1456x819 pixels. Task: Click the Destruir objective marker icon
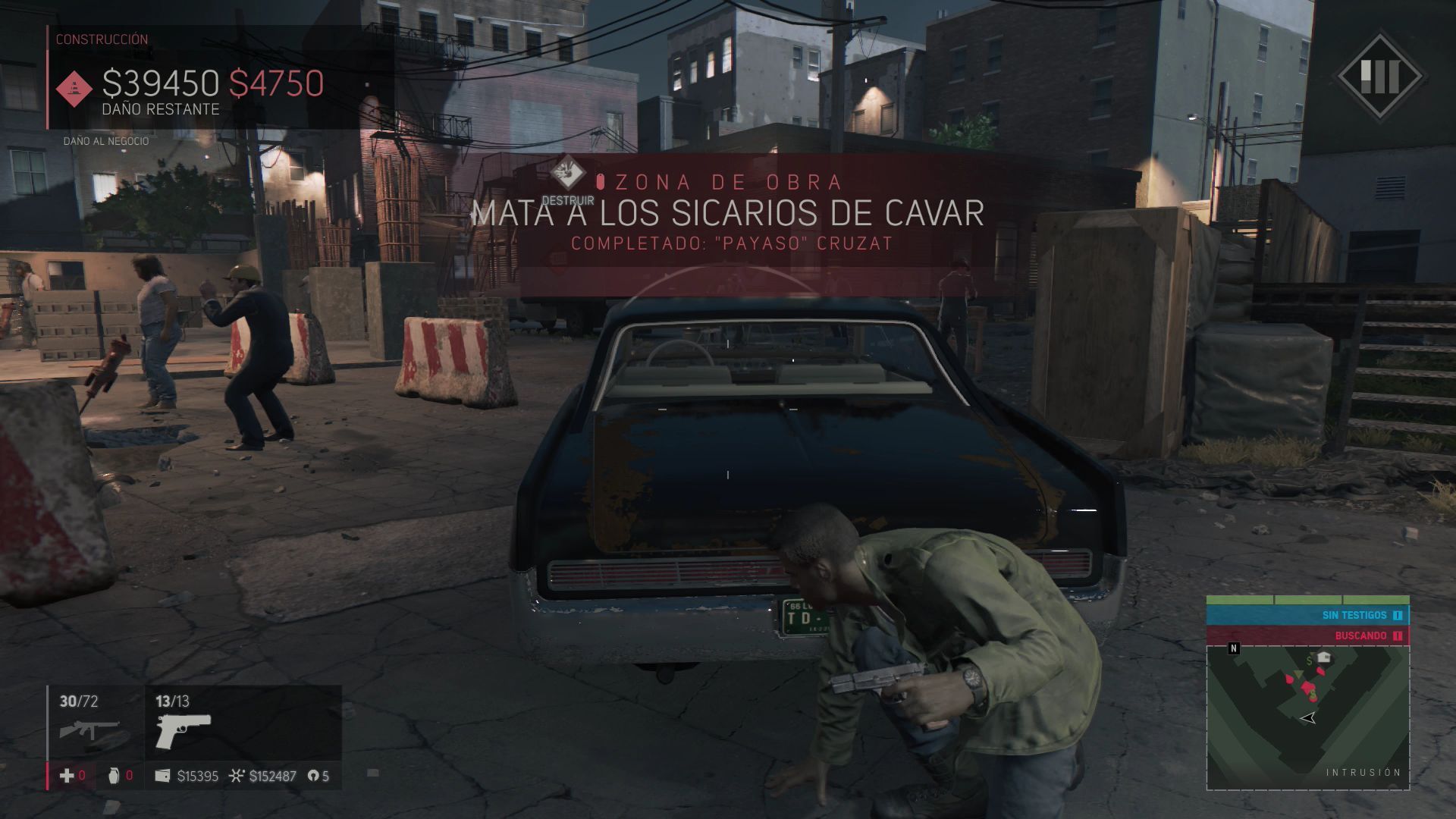[567, 173]
